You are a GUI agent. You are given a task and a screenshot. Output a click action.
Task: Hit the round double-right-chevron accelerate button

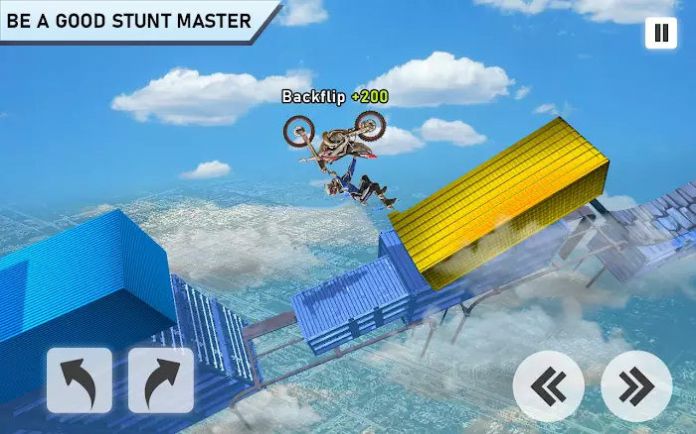click(x=636, y=386)
